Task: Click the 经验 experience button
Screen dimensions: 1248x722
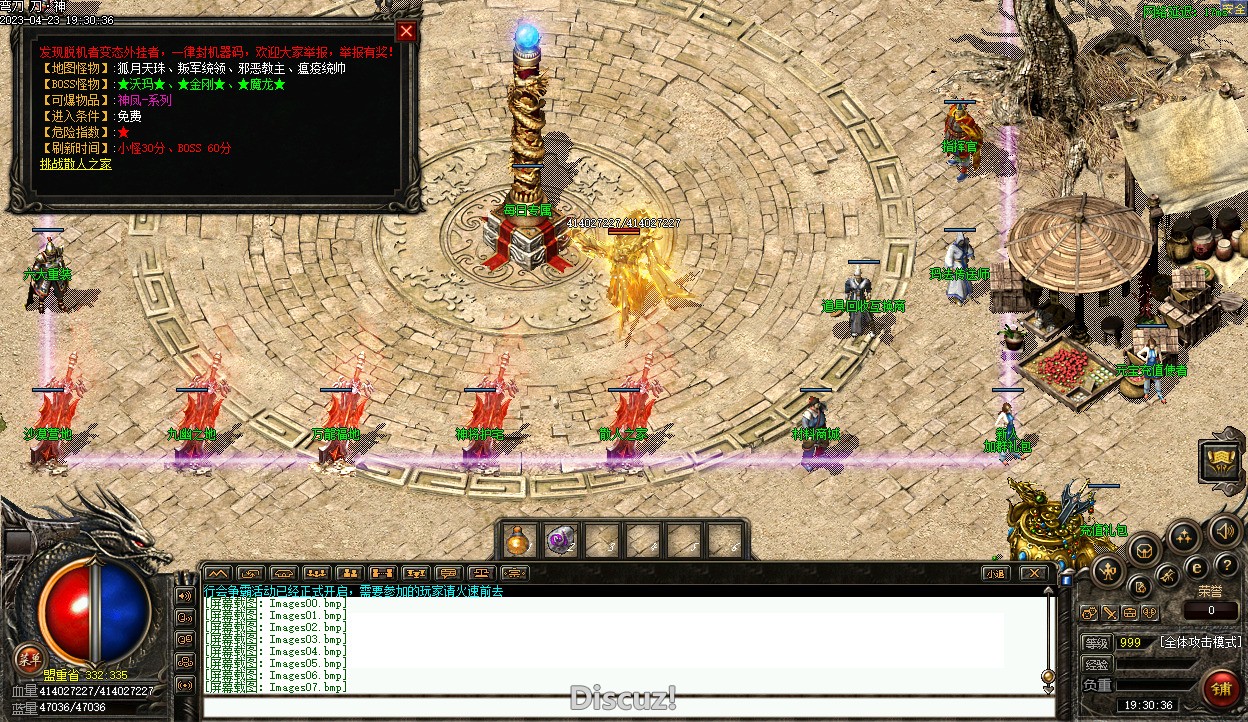Action: [x=1097, y=664]
